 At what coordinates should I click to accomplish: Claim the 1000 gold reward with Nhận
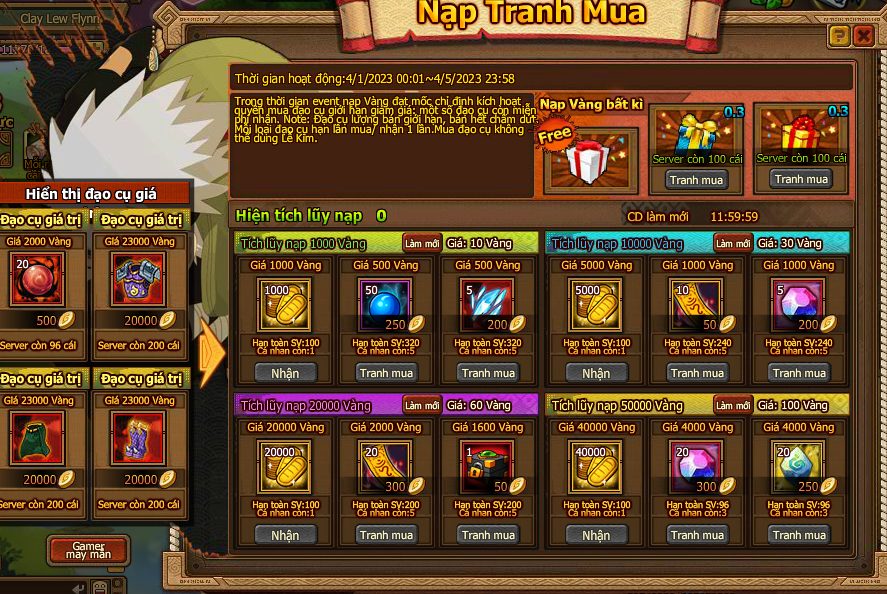point(285,373)
